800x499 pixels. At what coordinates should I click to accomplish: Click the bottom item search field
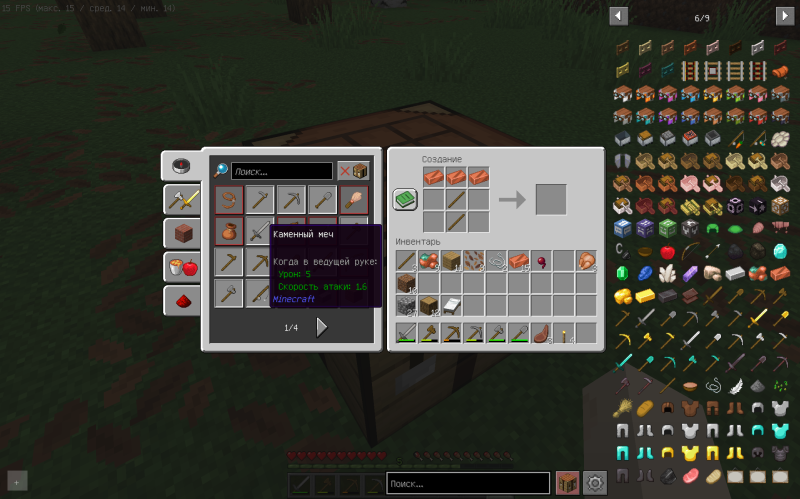pyautogui.click(x=467, y=483)
